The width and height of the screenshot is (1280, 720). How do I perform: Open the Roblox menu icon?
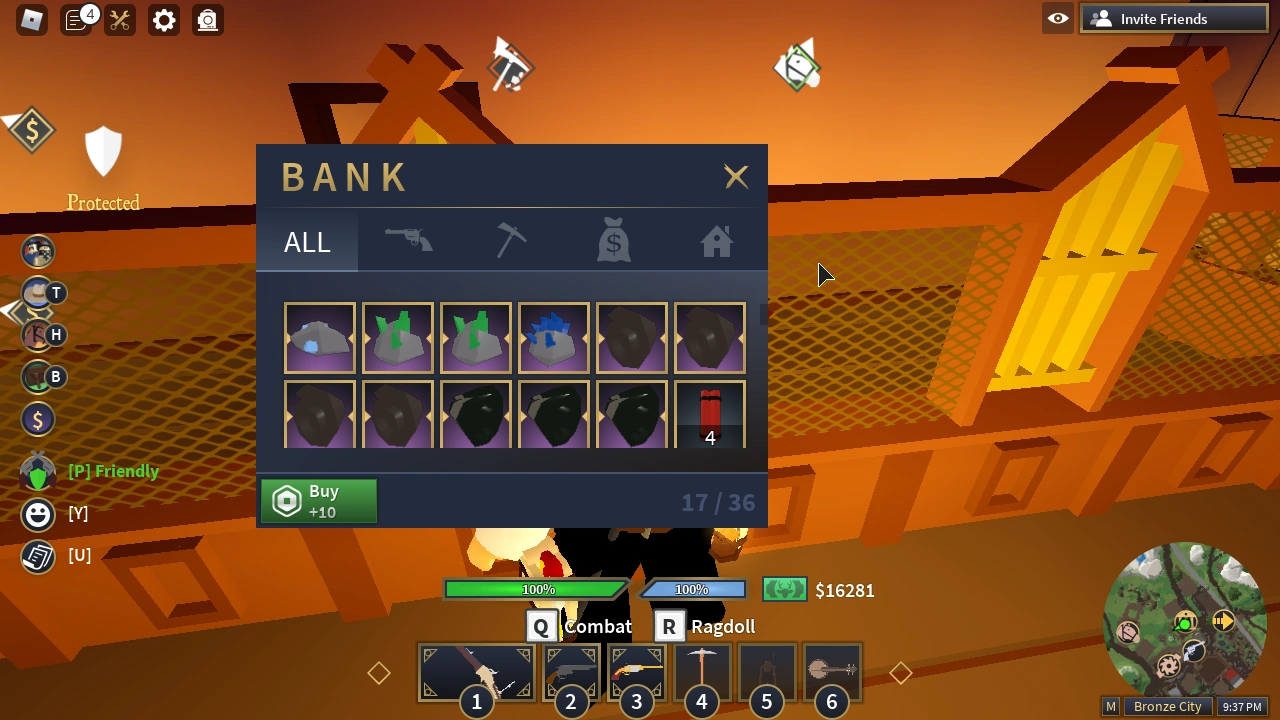tap(31, 20)
